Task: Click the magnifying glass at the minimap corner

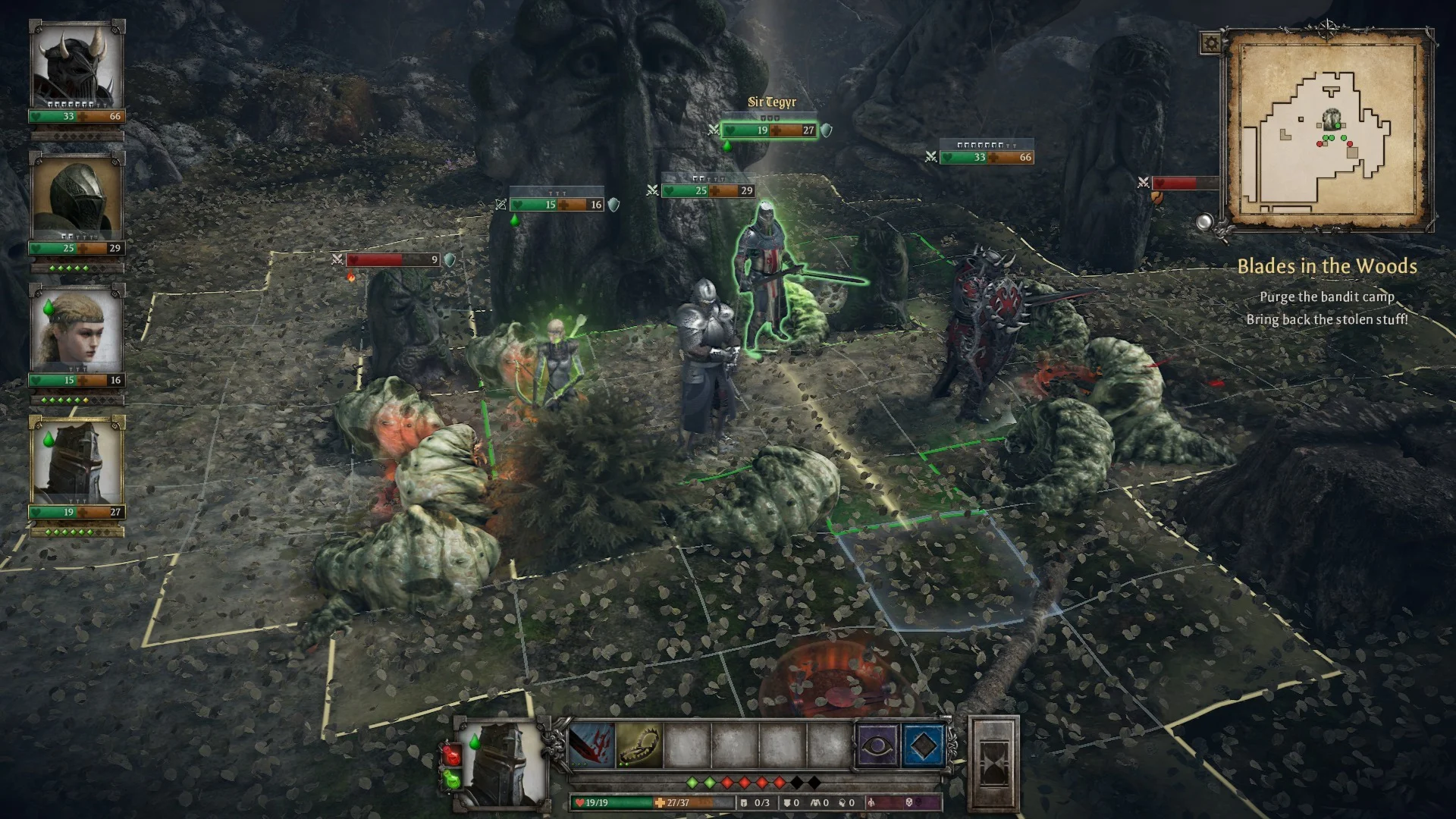Action: click(1204, 222)
